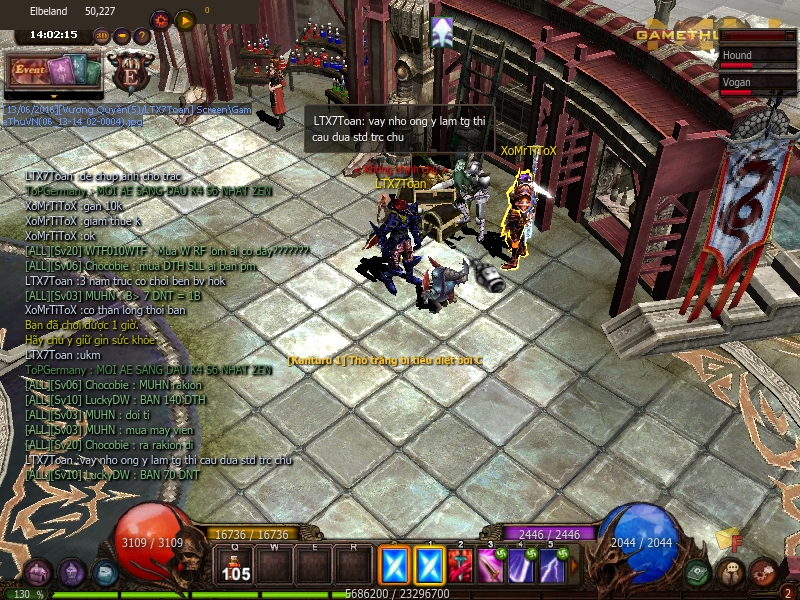Use the red potion in slot Q
The width and height of the screenshot is (800, 600).
point(237,567)
